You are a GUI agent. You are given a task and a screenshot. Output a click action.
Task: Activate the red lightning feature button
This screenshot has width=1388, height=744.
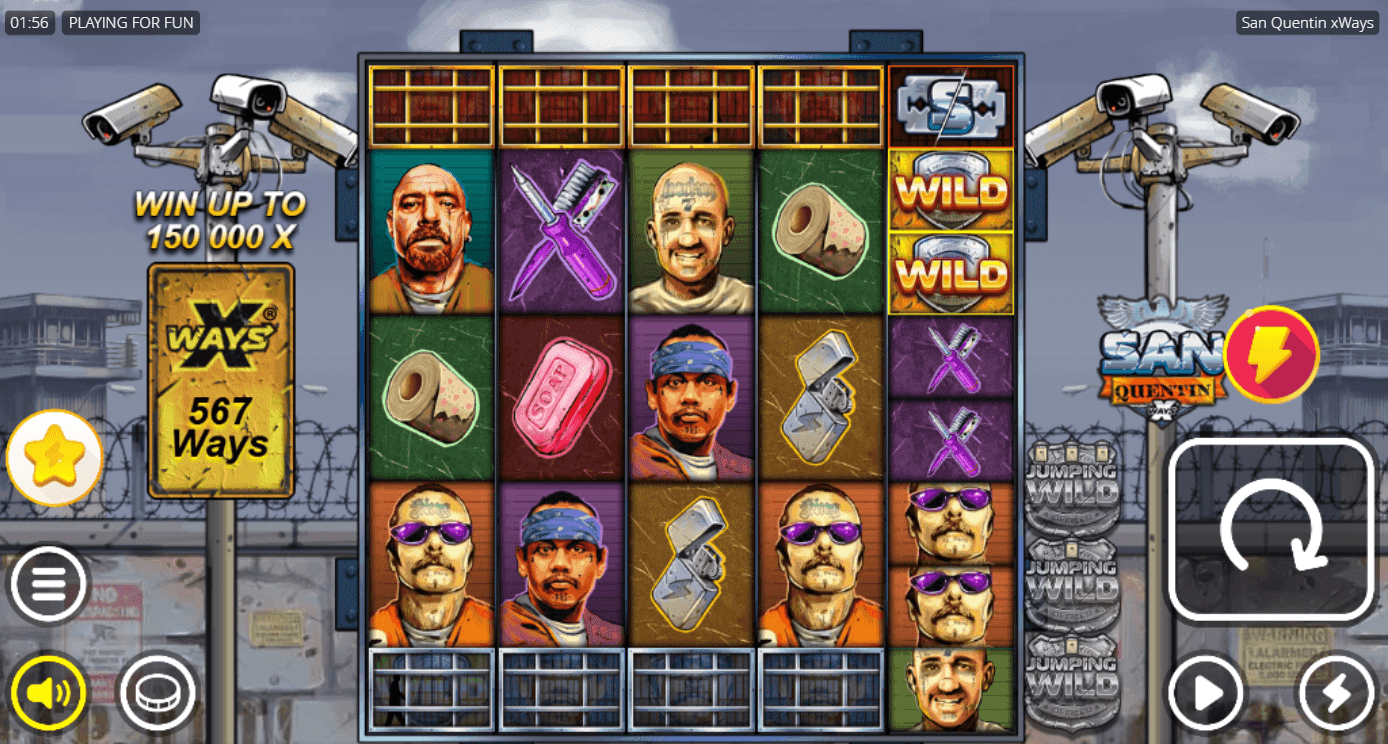1272,354
